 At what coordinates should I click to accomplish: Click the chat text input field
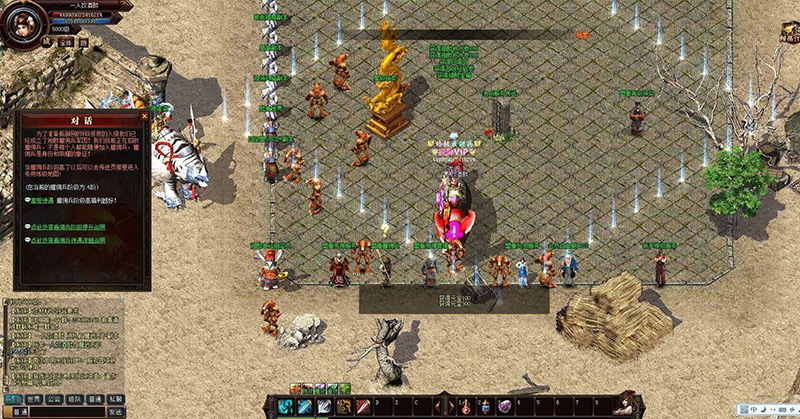[65, 411]
